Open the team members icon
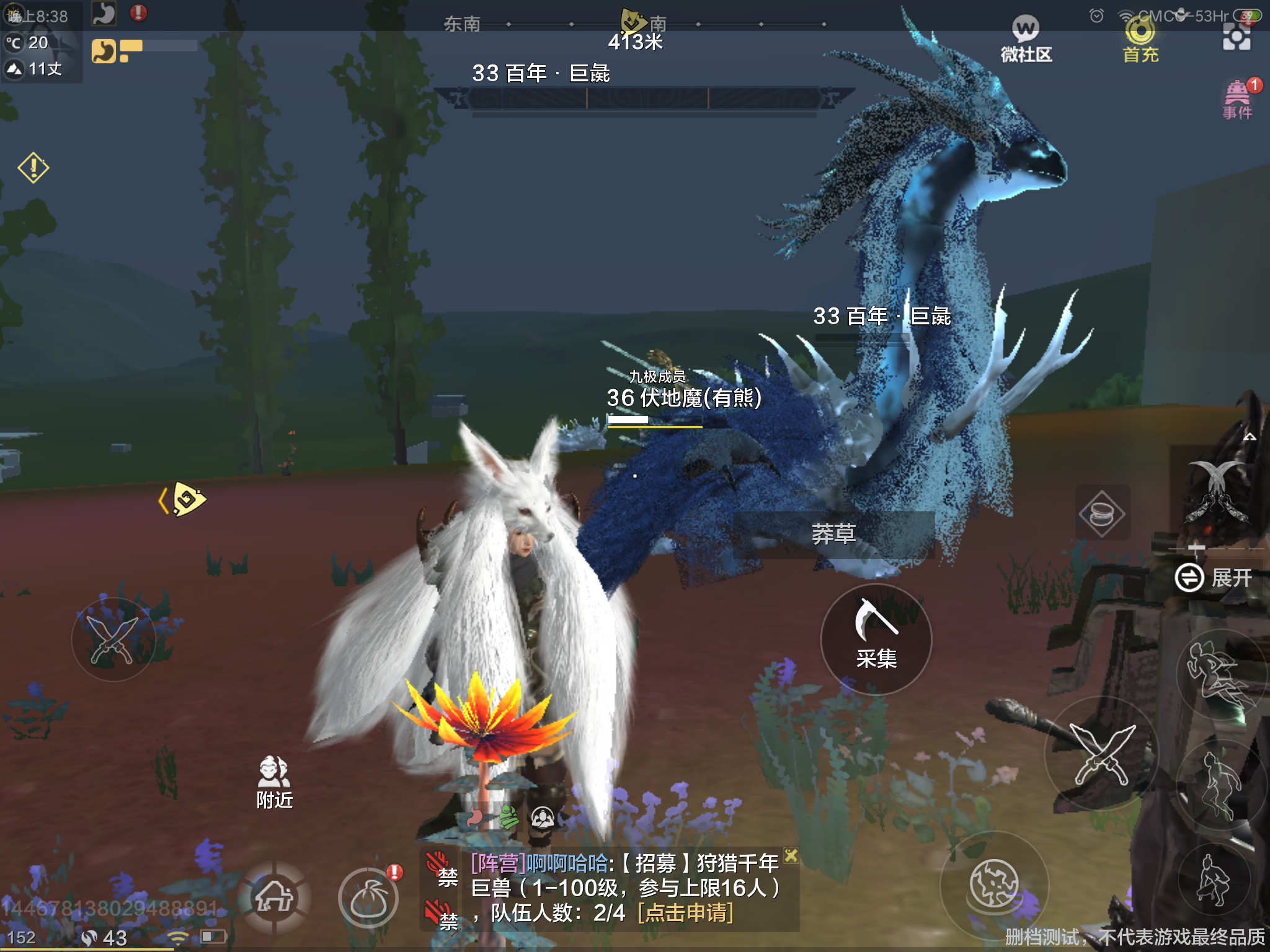1270x952 pixels. tap(543, 818)
